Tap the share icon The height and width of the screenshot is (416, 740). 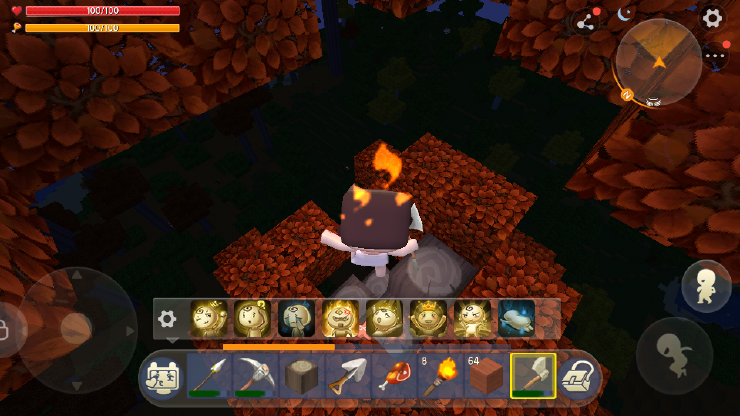pos(586,21)
